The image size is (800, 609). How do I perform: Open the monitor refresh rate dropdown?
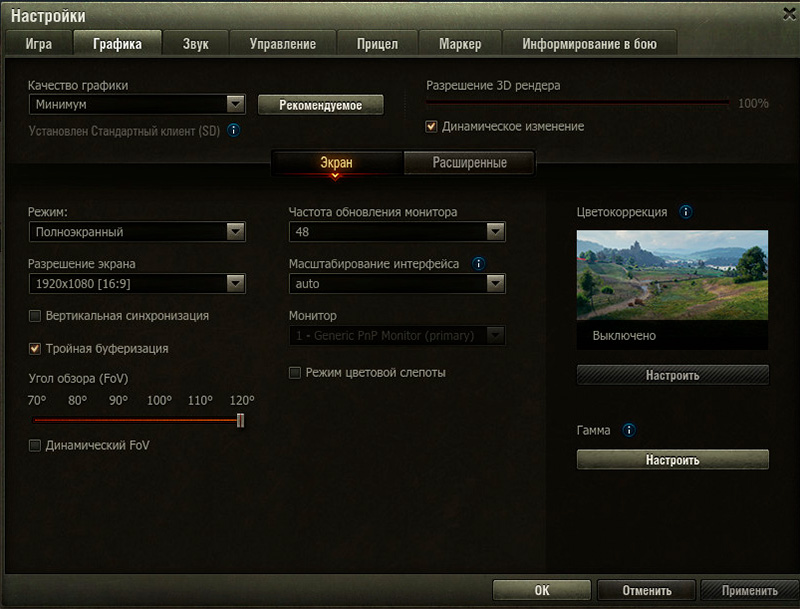pyautogui.click(x=397, y=232)
